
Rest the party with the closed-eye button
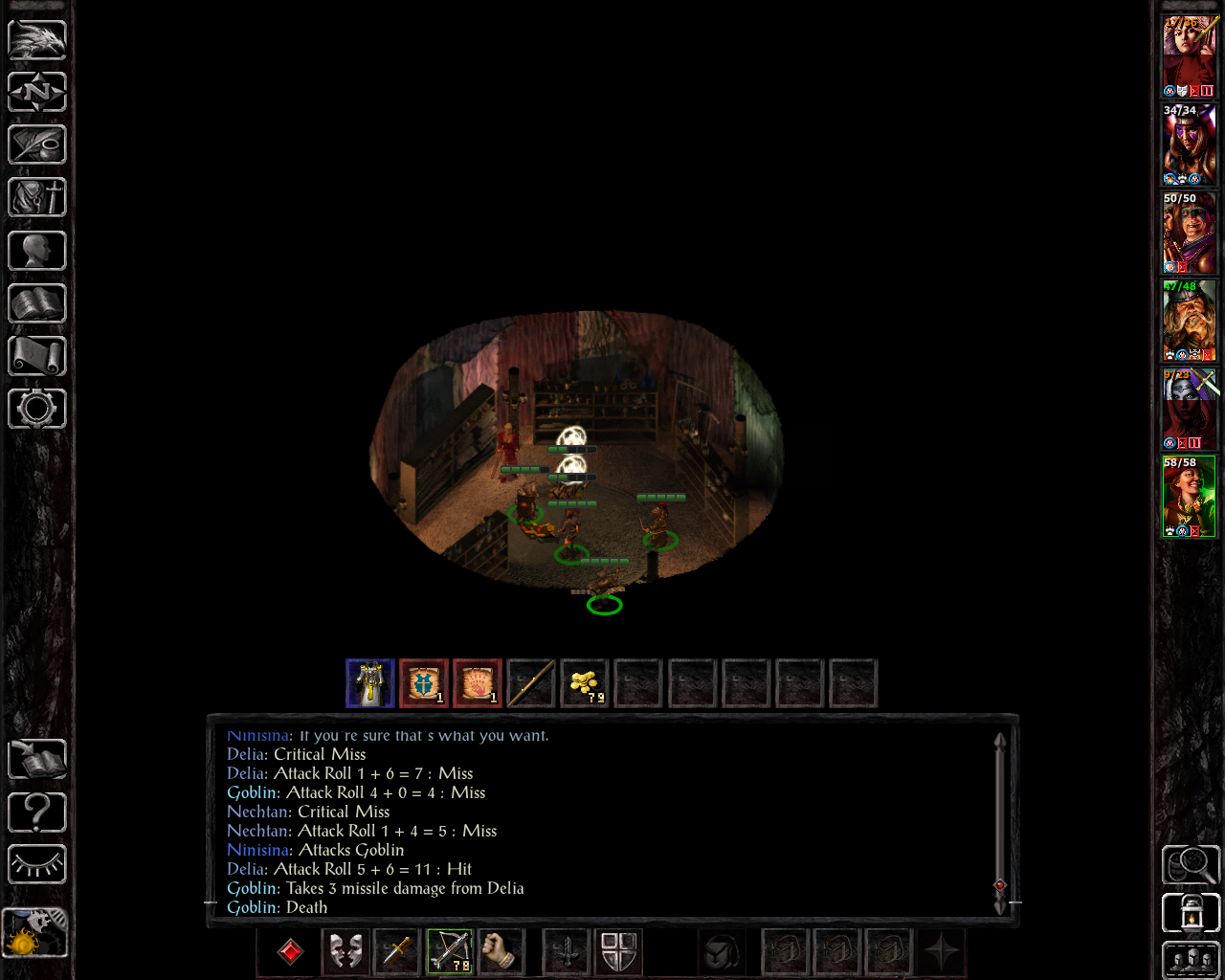pyautogui.click(x=37, y=864)
